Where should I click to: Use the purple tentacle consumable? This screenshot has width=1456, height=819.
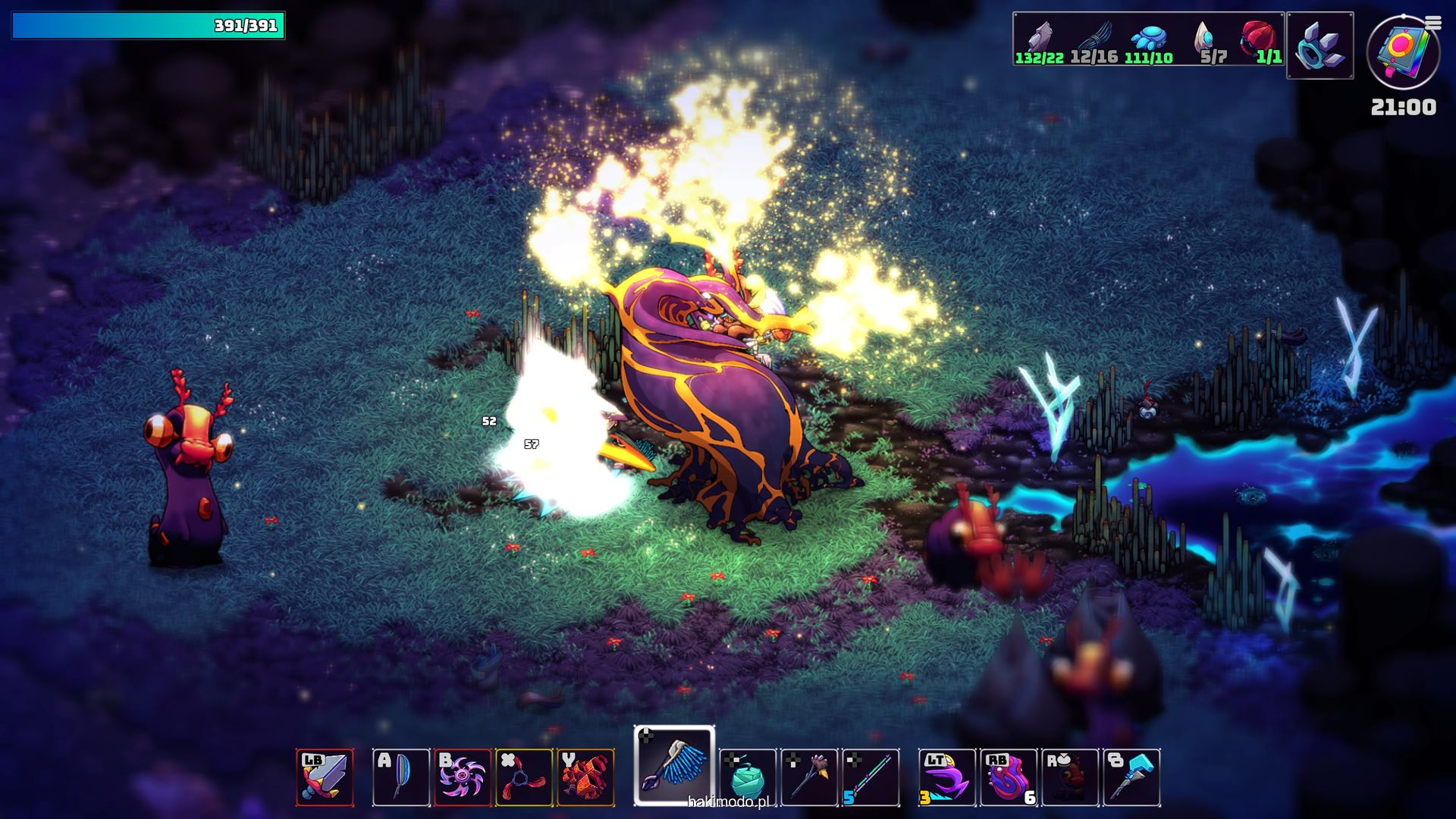1009,777
